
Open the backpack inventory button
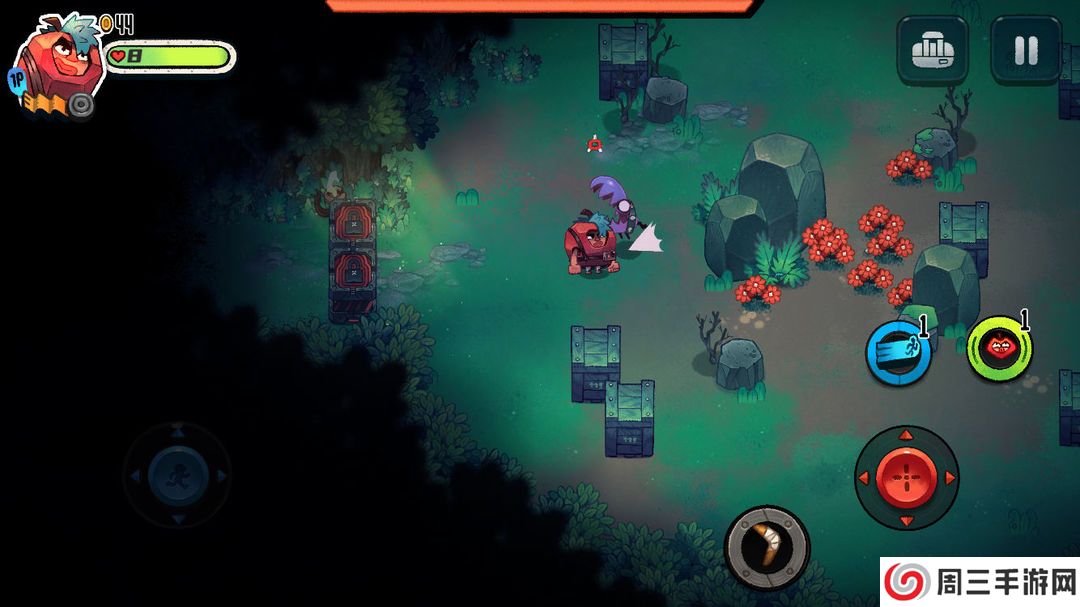pyautogui.click(x=931, y=50)
